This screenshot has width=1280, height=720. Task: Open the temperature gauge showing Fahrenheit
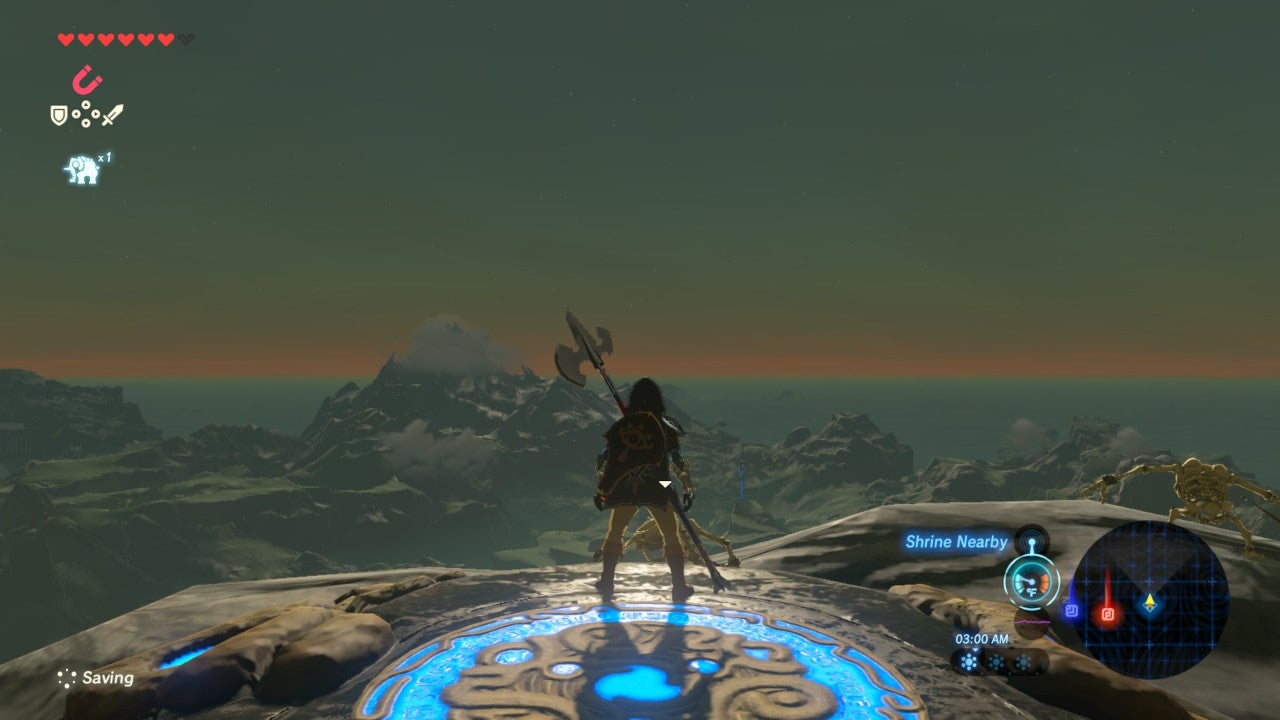(x=1032, y=582)
